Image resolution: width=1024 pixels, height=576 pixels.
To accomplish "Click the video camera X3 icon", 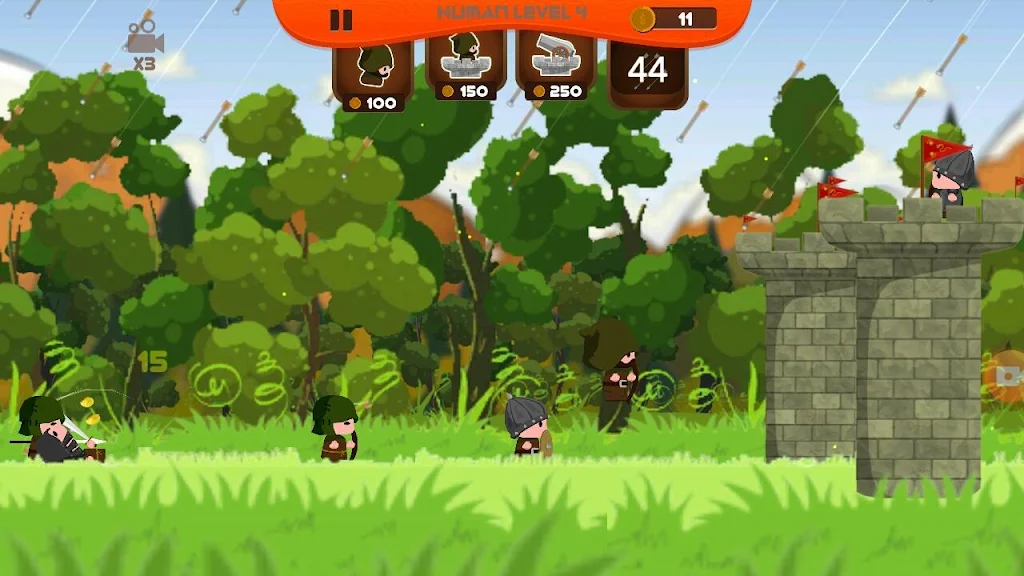I will pyautogui.click(x=145, y=44).
